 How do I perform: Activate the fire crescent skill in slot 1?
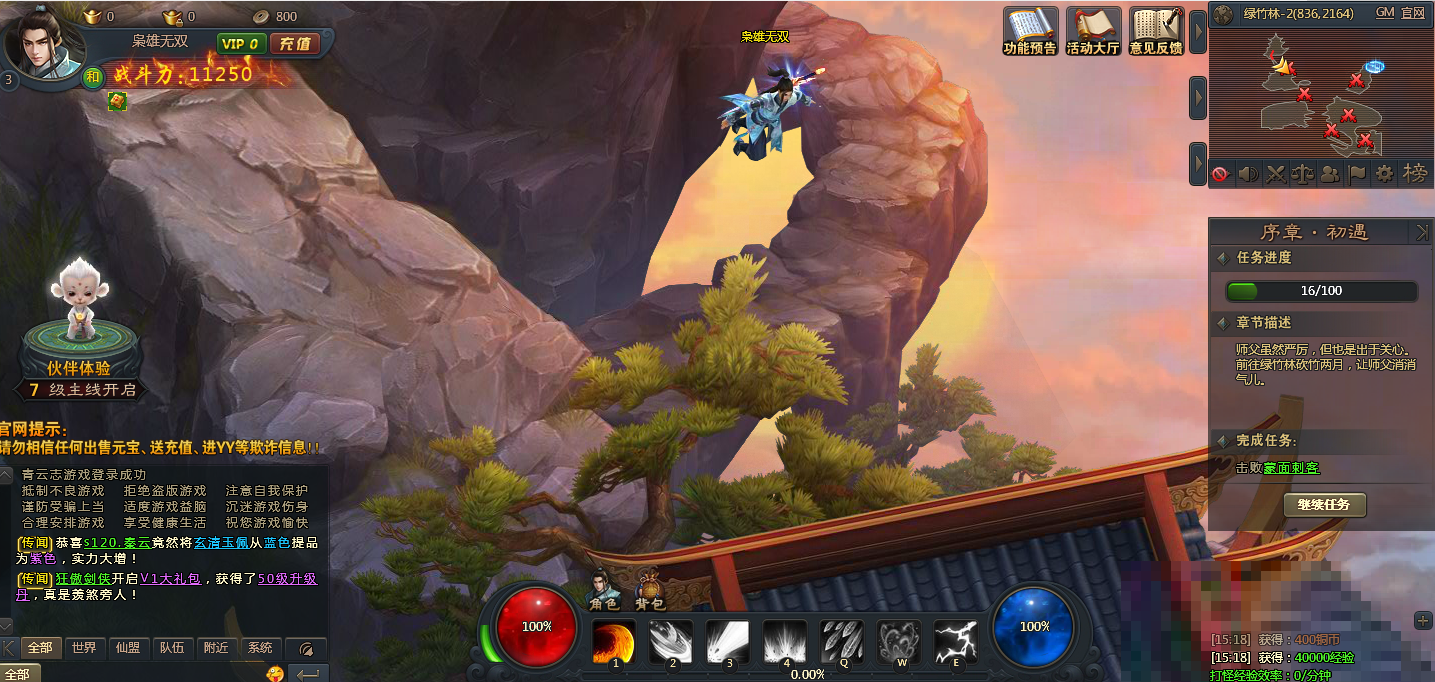click(614, 641)
